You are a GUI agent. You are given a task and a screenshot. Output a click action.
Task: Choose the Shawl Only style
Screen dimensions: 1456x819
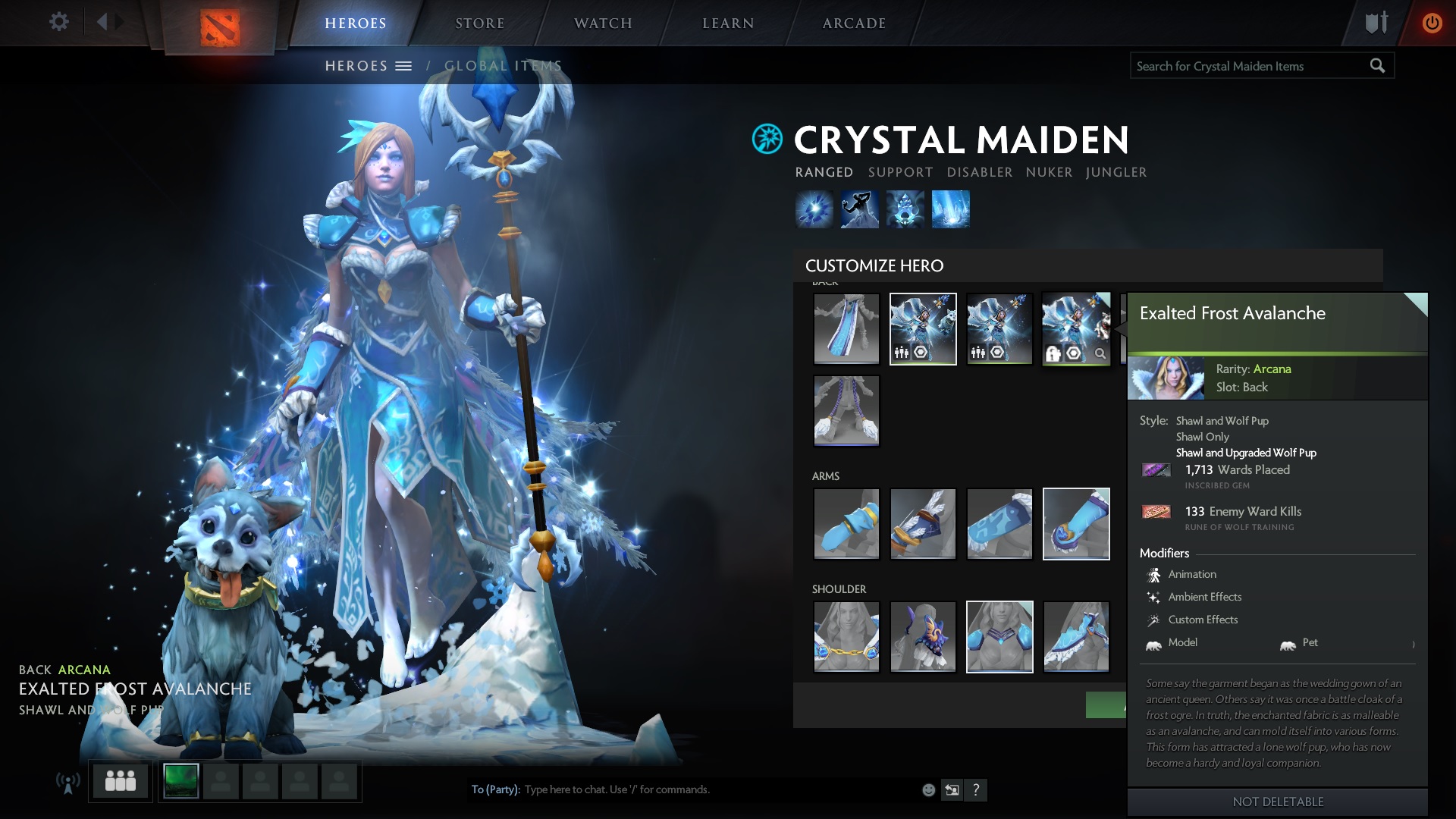click(1202, 437)
